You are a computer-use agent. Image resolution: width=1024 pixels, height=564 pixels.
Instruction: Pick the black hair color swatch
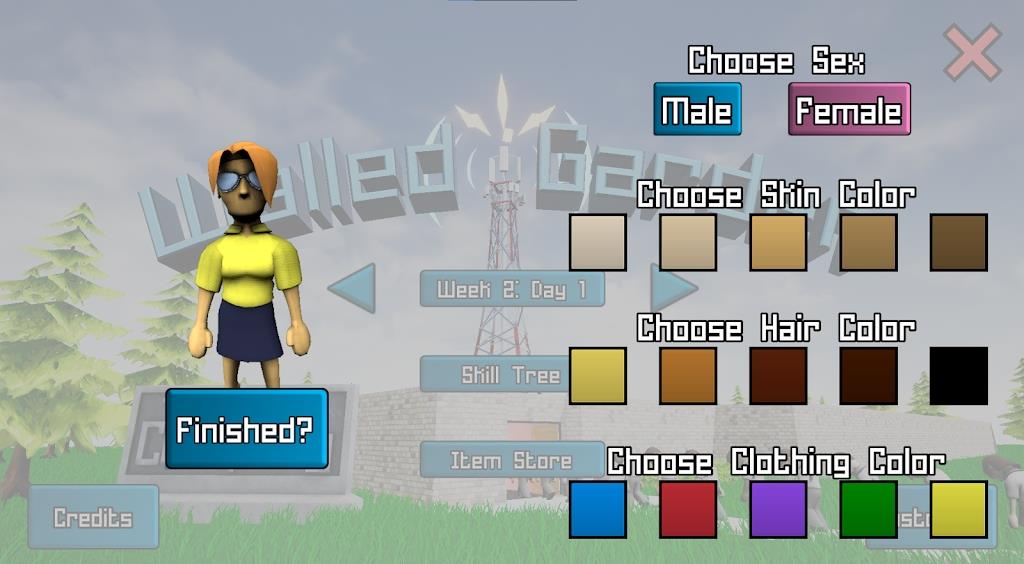[x=958, y=376]
